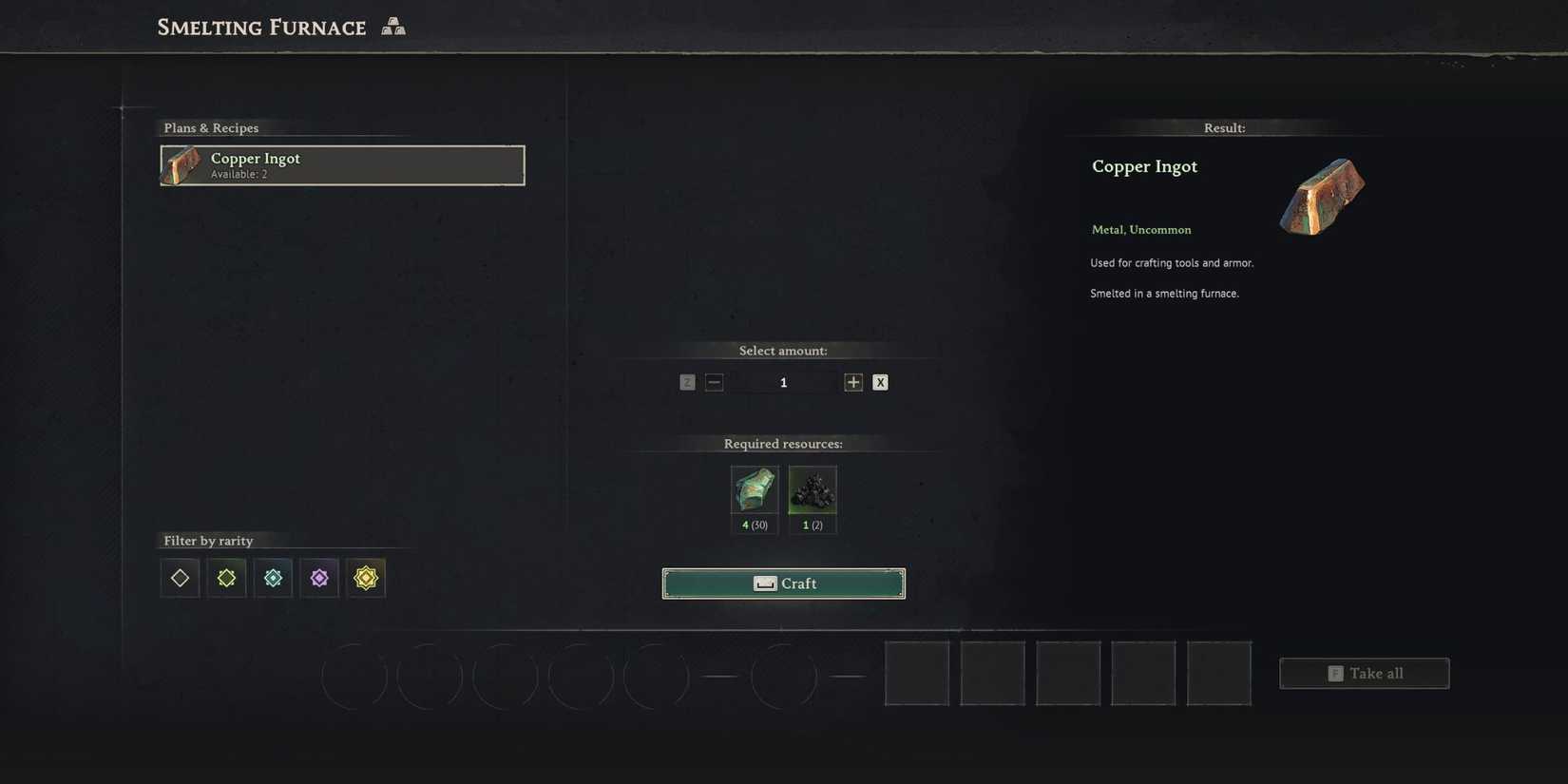The height and width of the screenshot is (784, 1568).
Task: Click the coal icon under Required resources
Action: [x=812, y=489]
